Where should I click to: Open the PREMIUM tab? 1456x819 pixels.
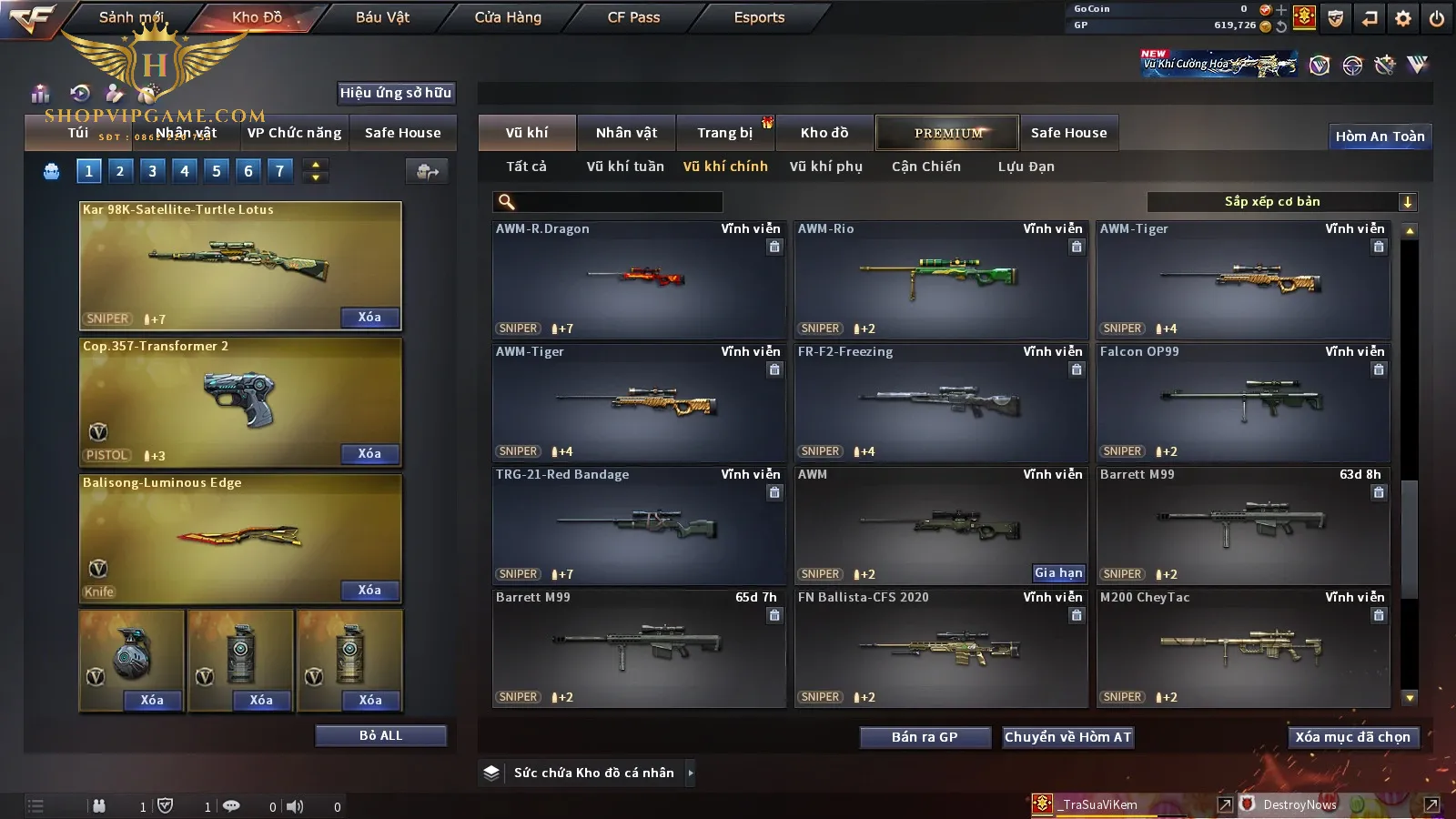[x=948, y=133]
